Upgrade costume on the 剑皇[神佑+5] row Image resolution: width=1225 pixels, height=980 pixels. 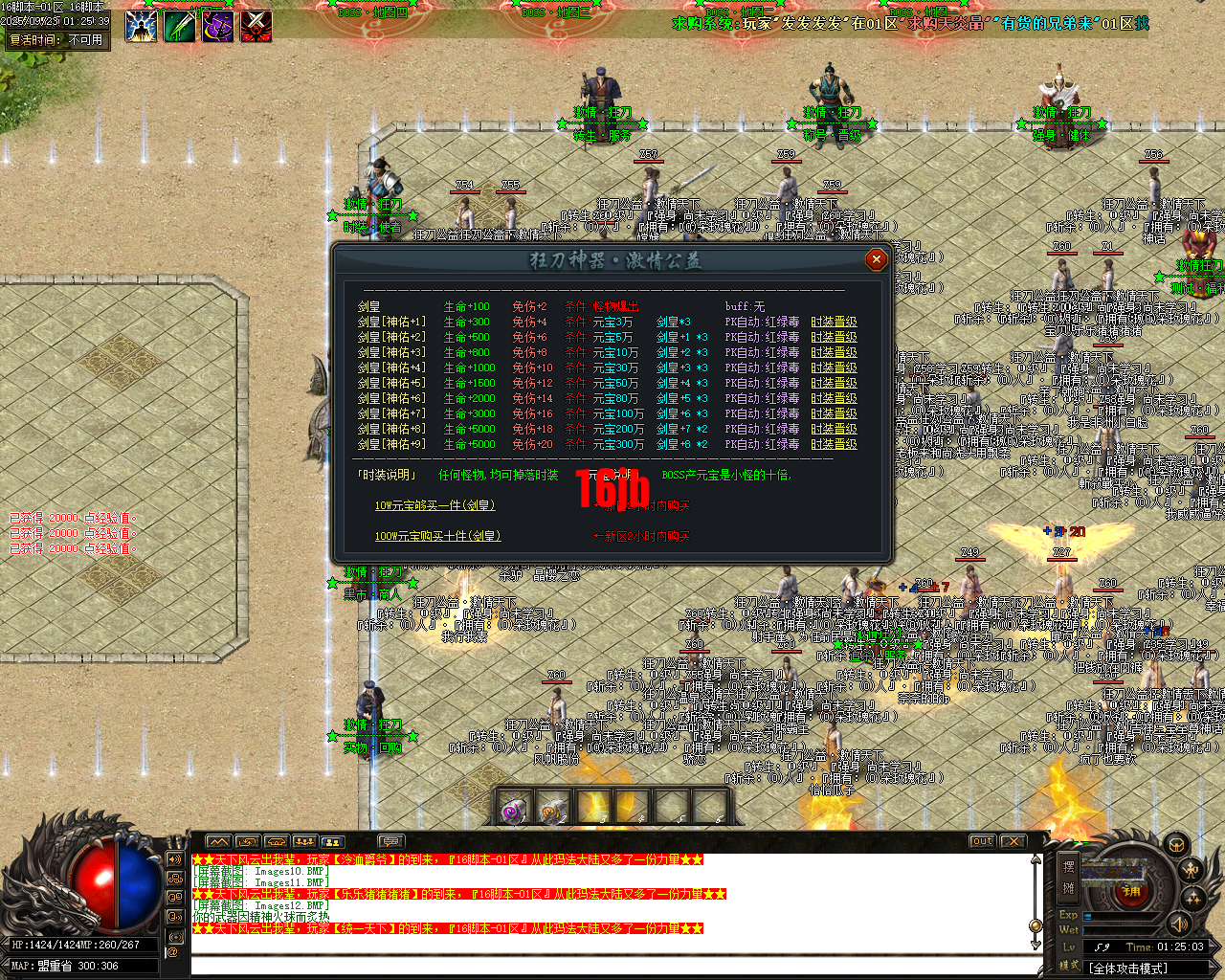[x=834, y=383]
